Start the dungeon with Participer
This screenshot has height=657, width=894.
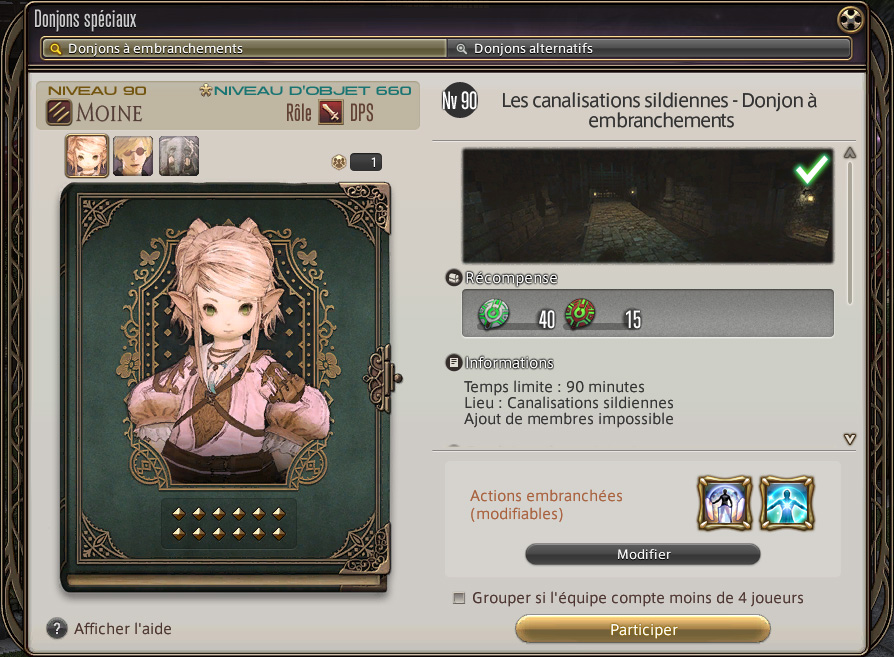click(643, 630)
